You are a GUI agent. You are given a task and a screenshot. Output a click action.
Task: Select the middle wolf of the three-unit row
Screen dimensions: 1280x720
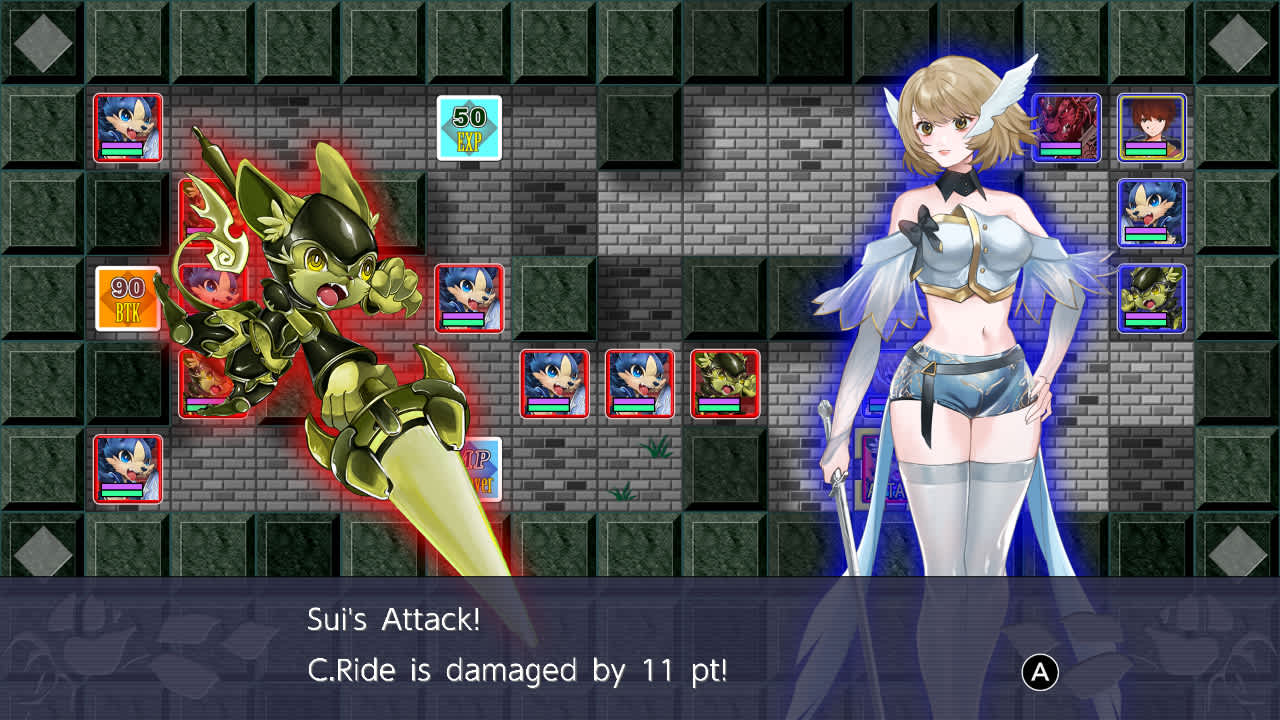pyautogui.click(x=640, y=385)
